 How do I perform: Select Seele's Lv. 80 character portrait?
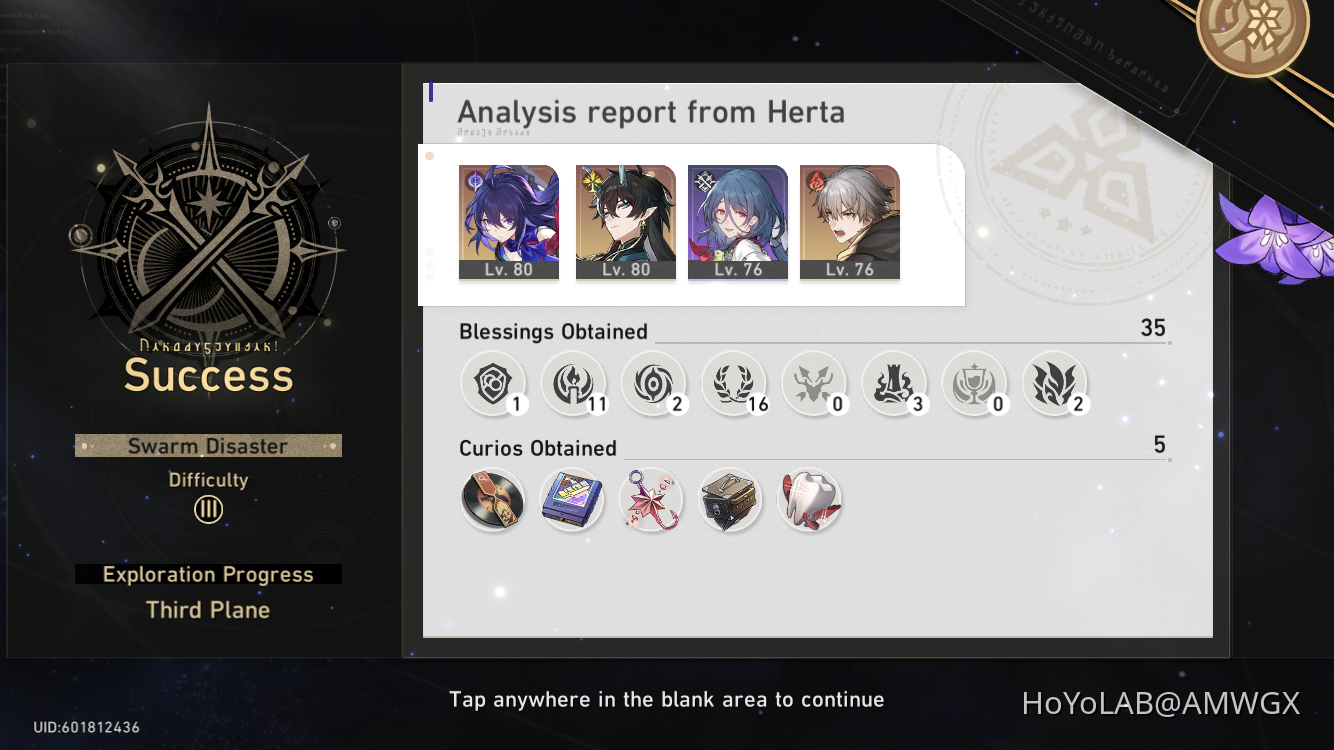[509, 218]
